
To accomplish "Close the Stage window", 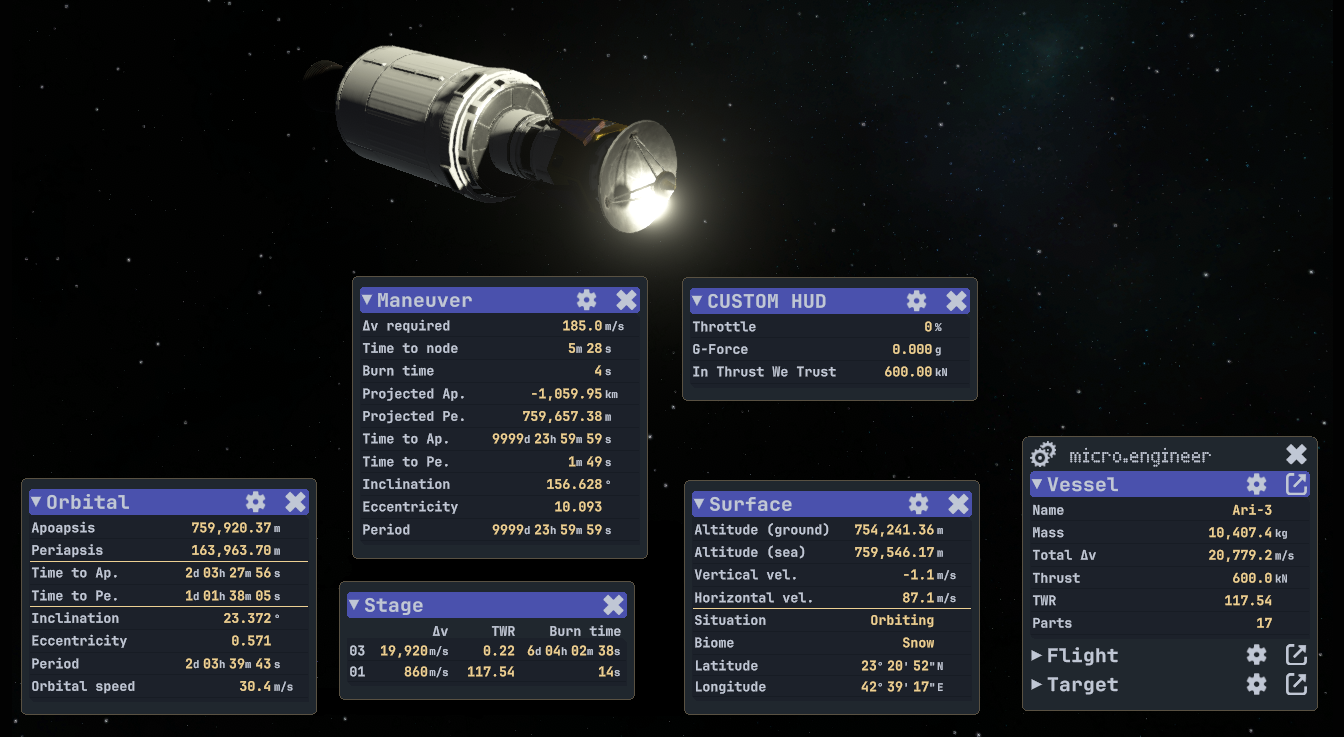I will (613, 605).
